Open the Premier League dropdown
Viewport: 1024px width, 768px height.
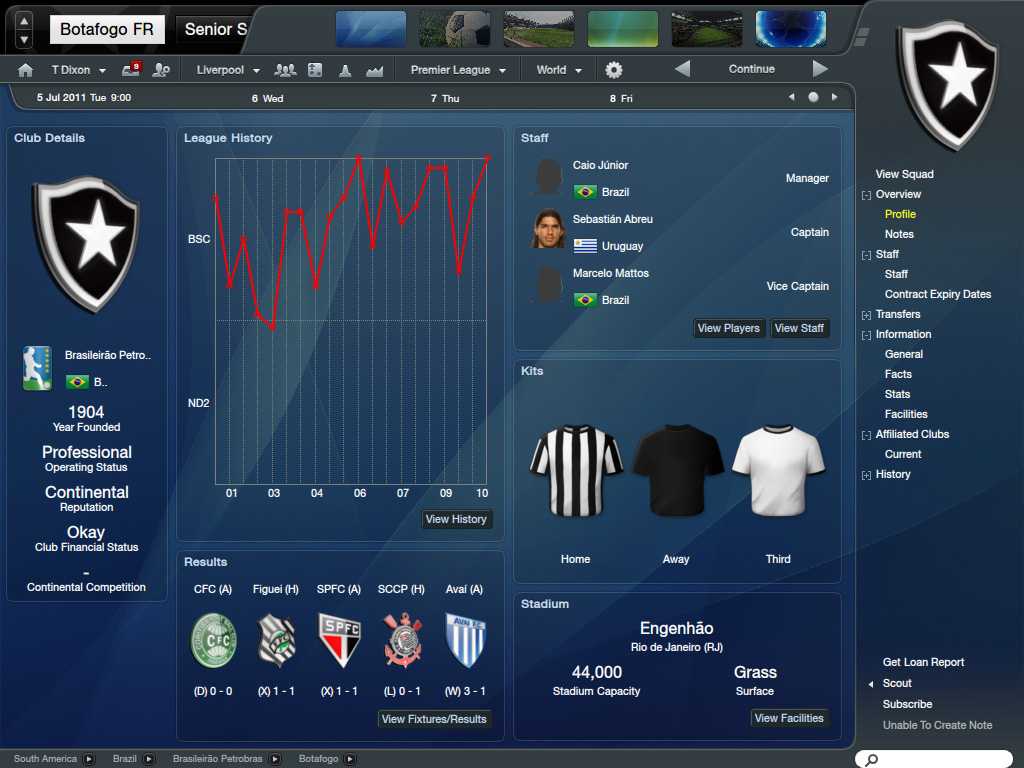coord(458,70)
